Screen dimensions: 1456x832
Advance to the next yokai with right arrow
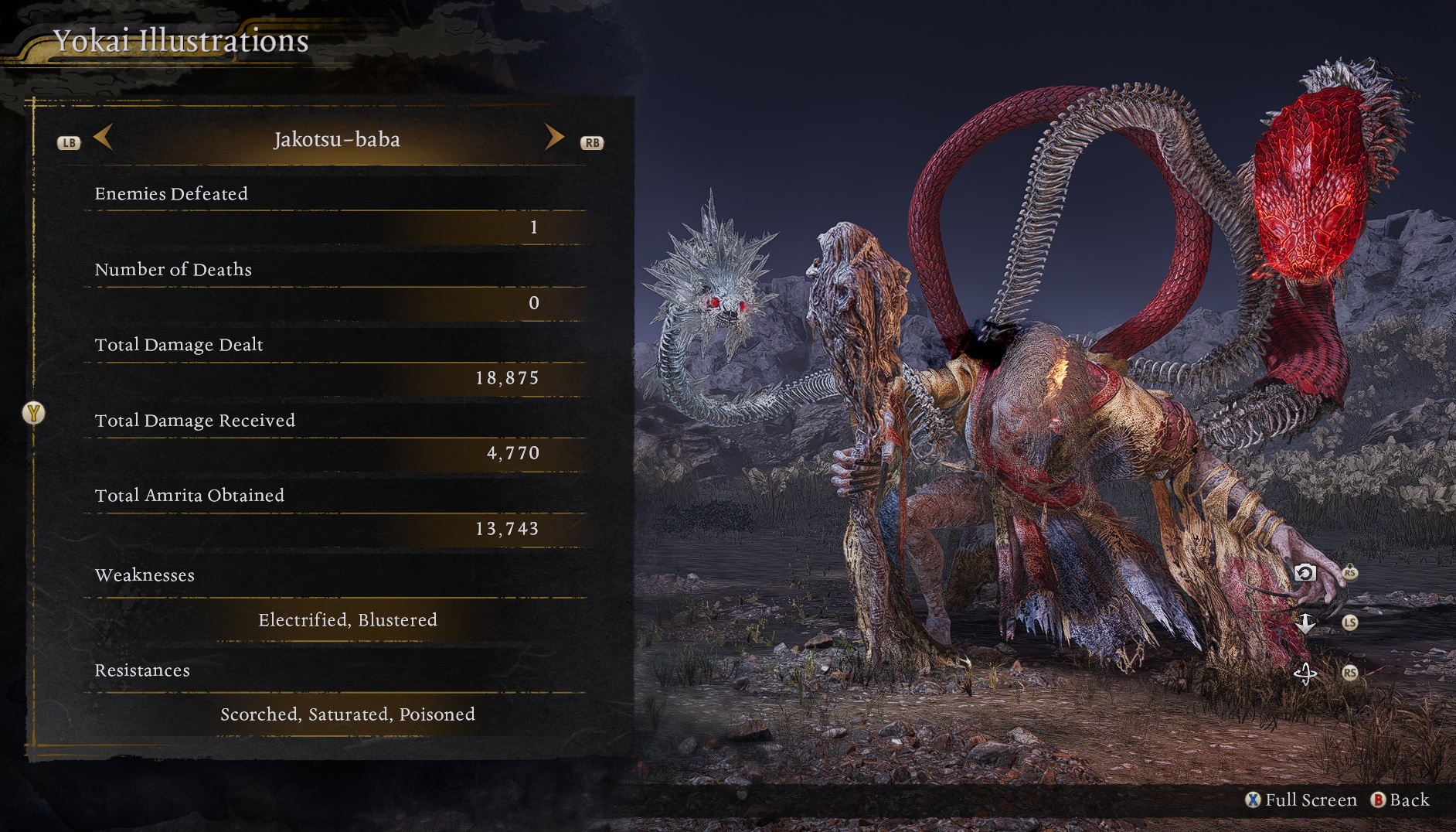tap(553, 138)
